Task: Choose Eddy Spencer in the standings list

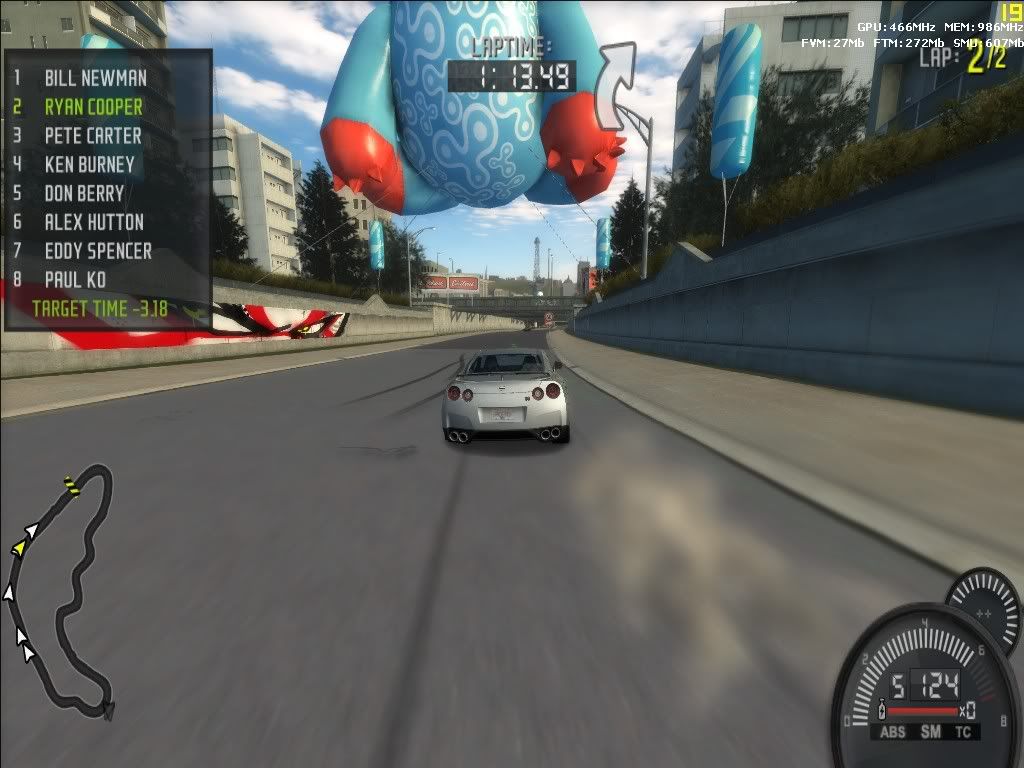Action: [98, 251]
